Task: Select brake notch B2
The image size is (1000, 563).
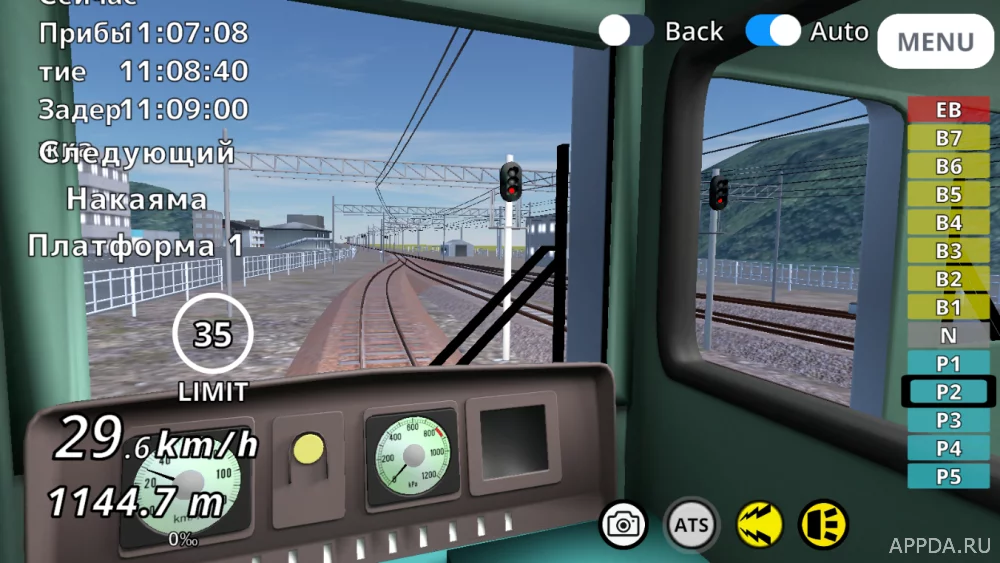Action: click(x=948, y=279)
